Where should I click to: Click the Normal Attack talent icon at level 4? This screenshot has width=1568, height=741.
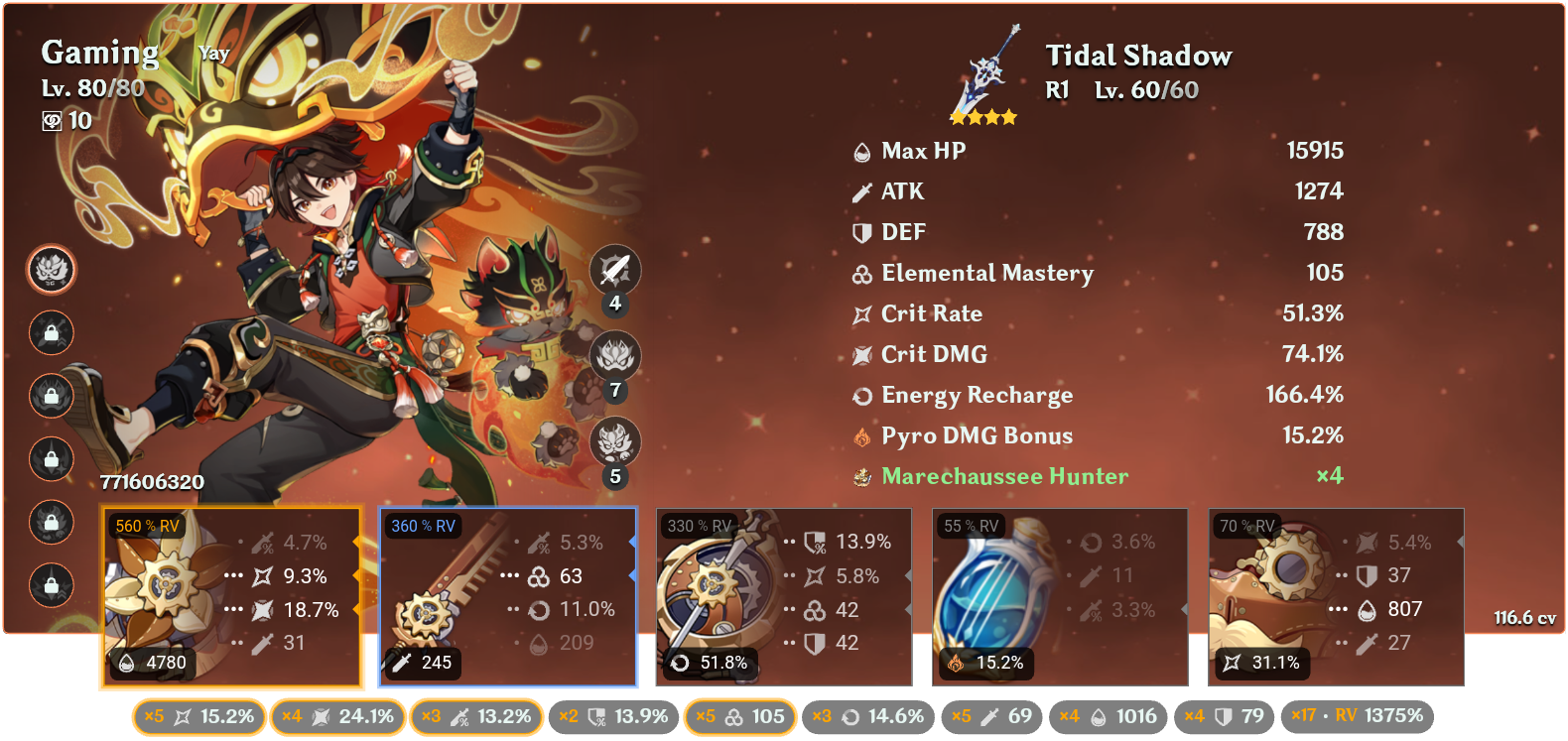pos(615,271)
